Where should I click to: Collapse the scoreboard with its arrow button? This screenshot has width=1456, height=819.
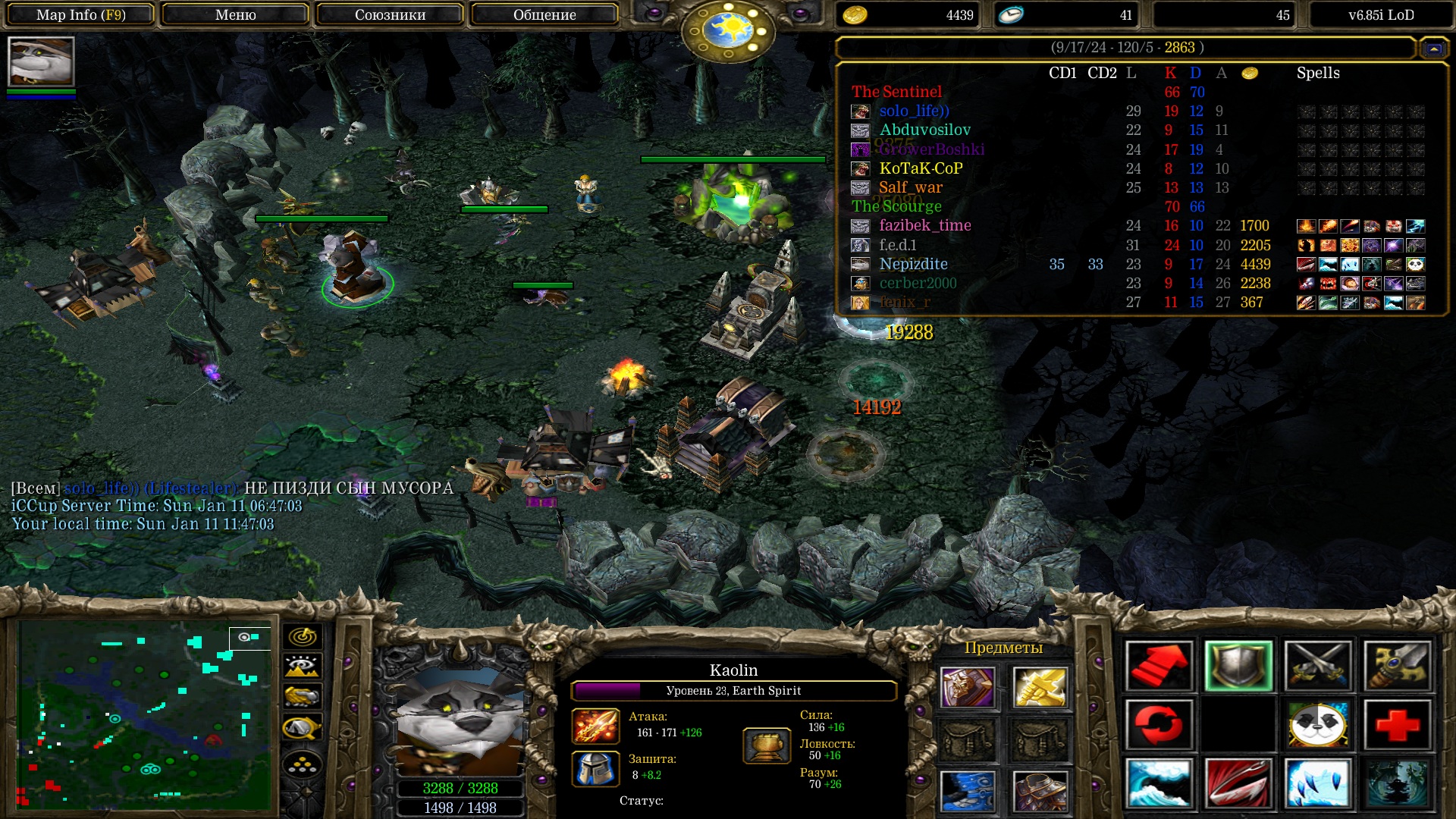[x=1433, y=49]
